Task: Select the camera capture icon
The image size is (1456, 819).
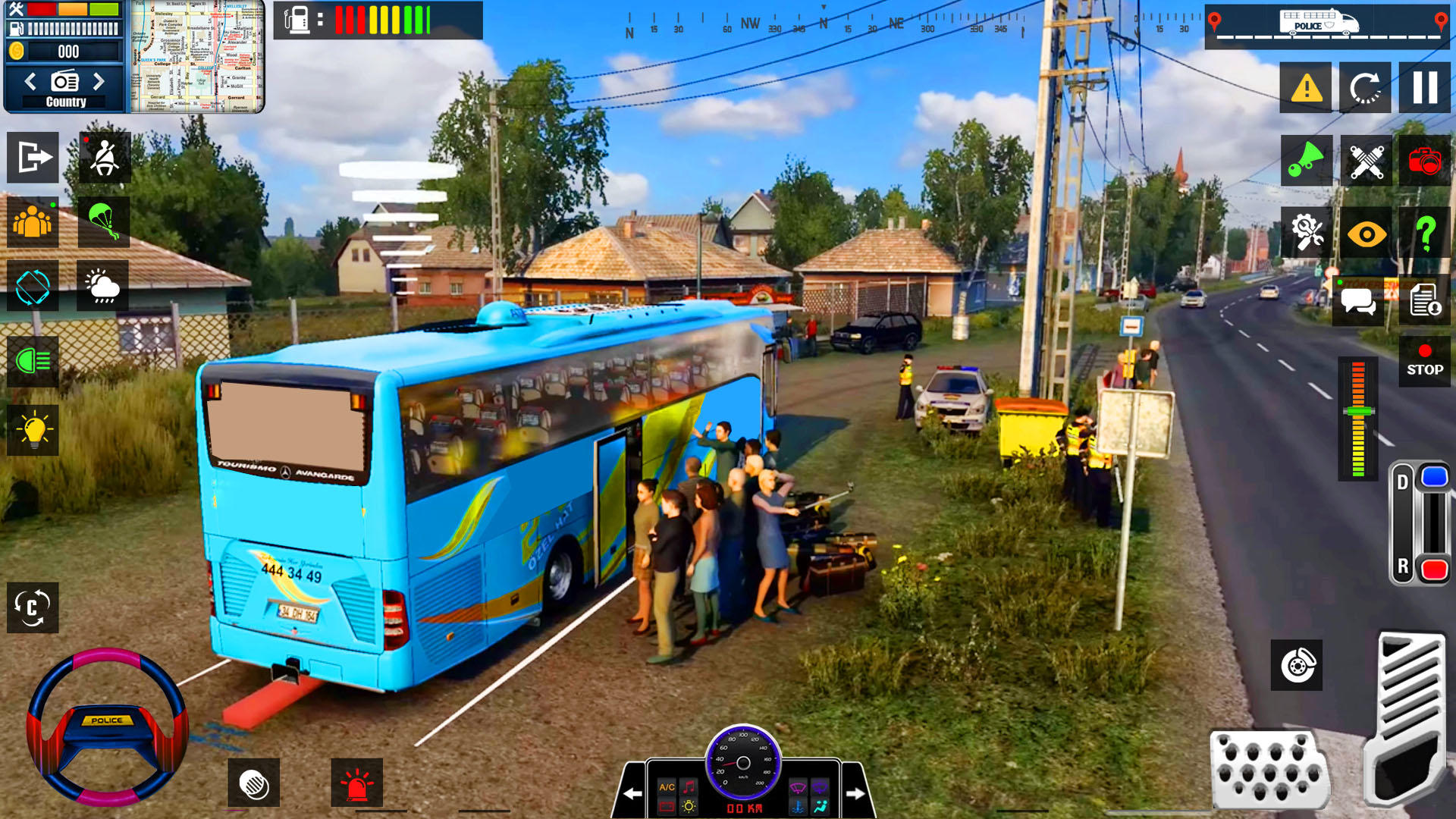Action: coord(1425,161)
